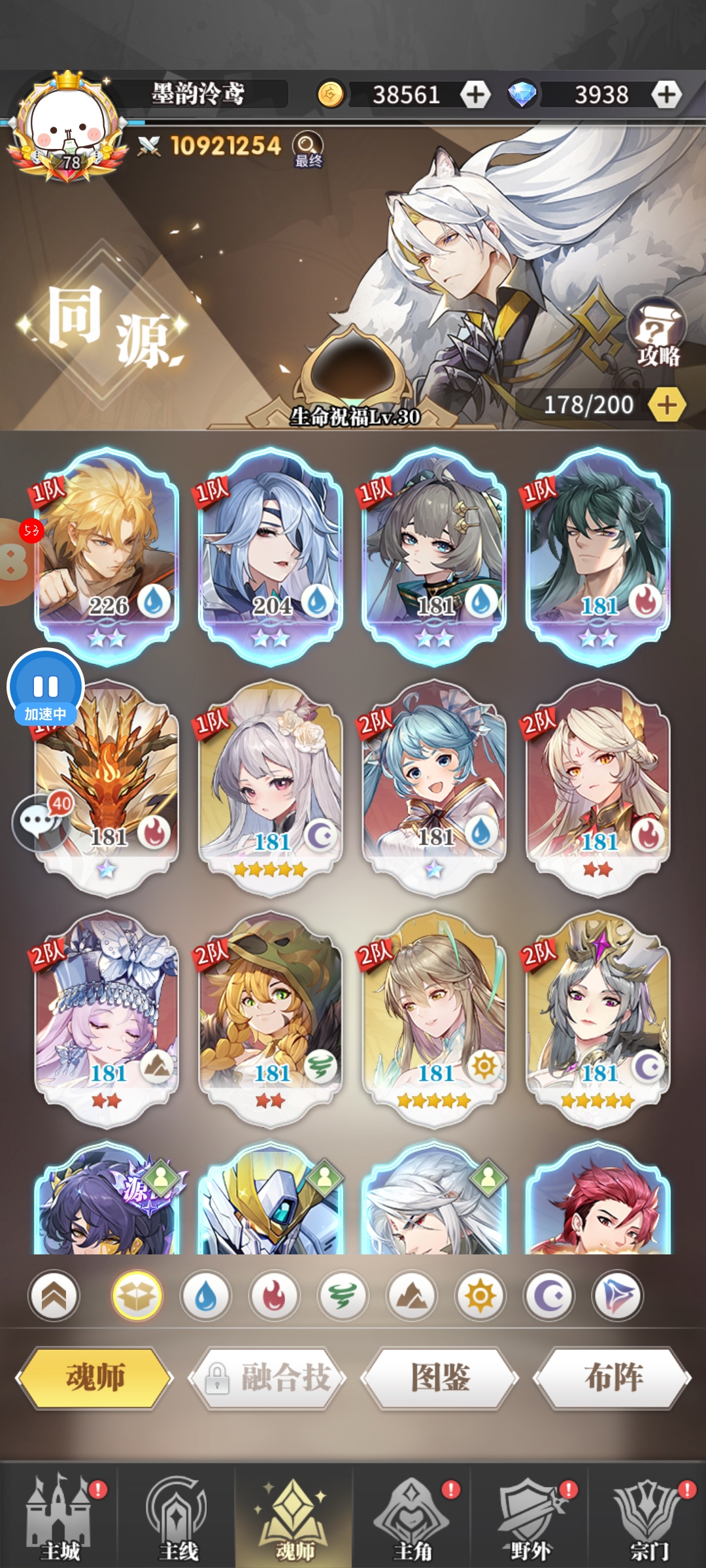Expand soul master capacity 178/200
The width and height of the screenshot is (706, 1568).
click(667, 405)
